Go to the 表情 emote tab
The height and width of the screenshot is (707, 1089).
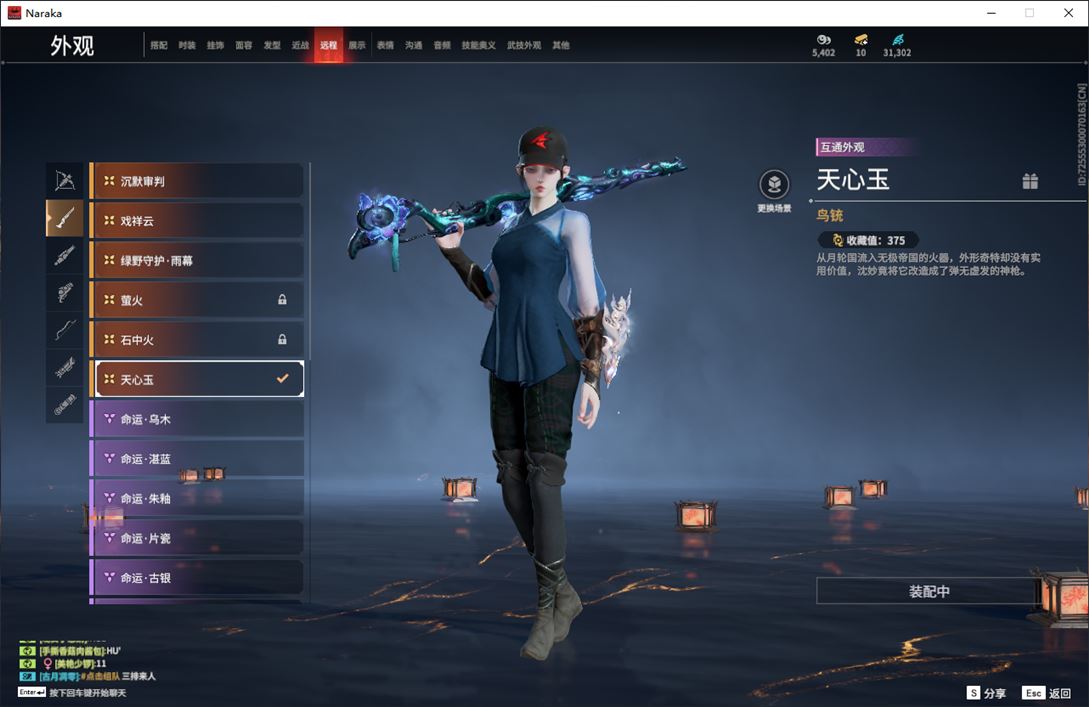385,45
